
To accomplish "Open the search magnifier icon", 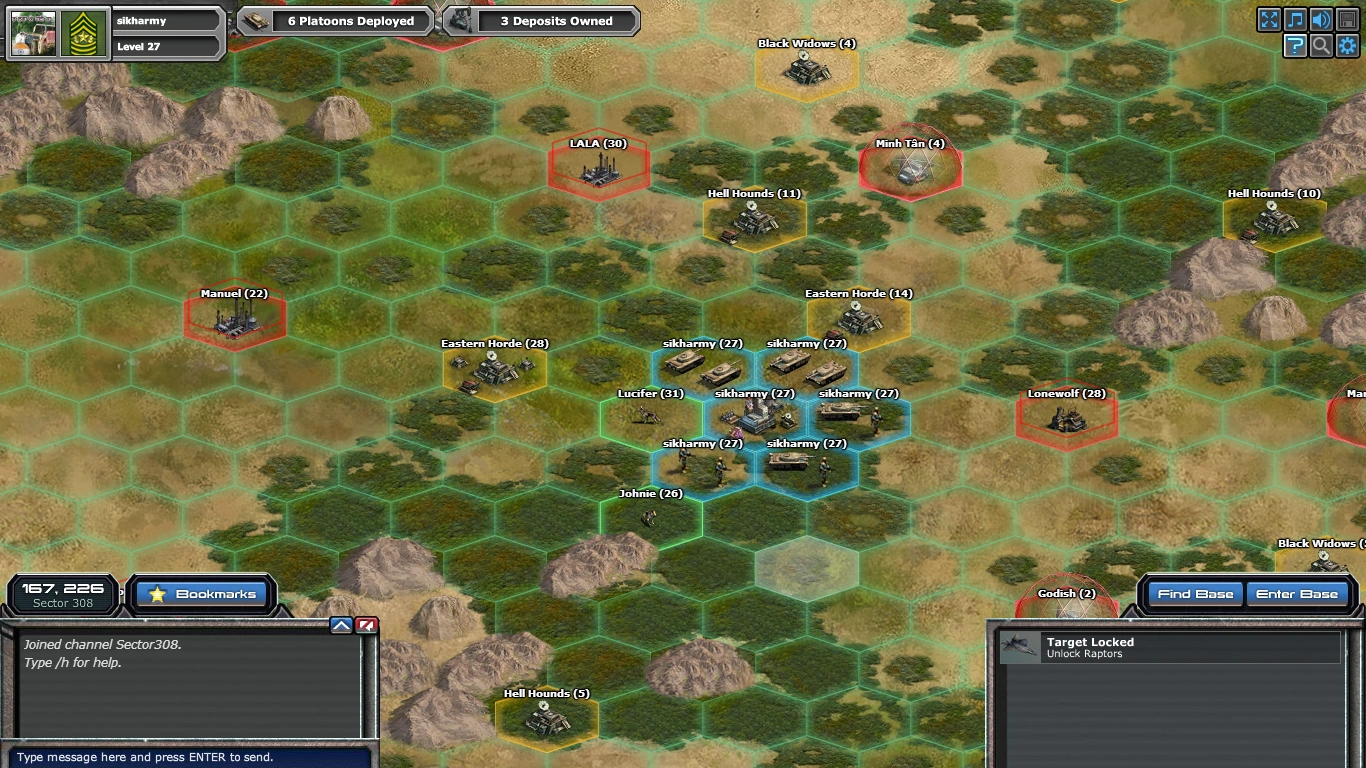I will click(x=1322, y=45).
